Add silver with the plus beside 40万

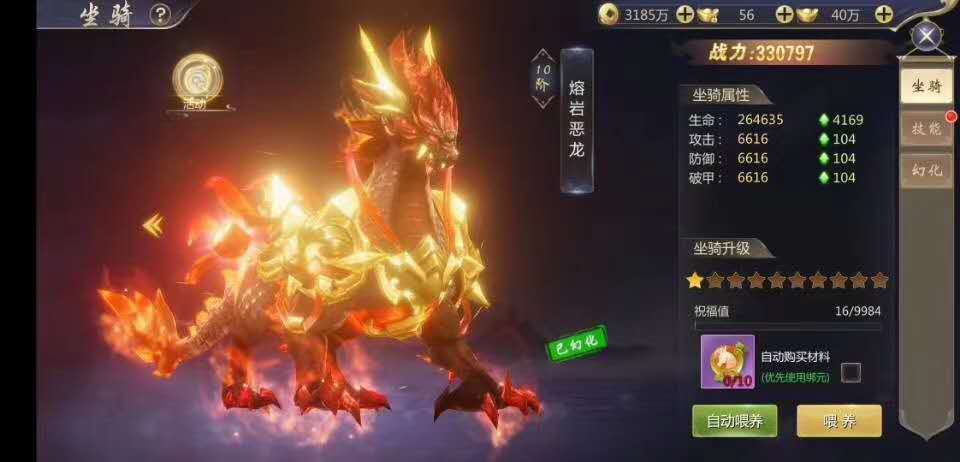click(x=883, y=14)
